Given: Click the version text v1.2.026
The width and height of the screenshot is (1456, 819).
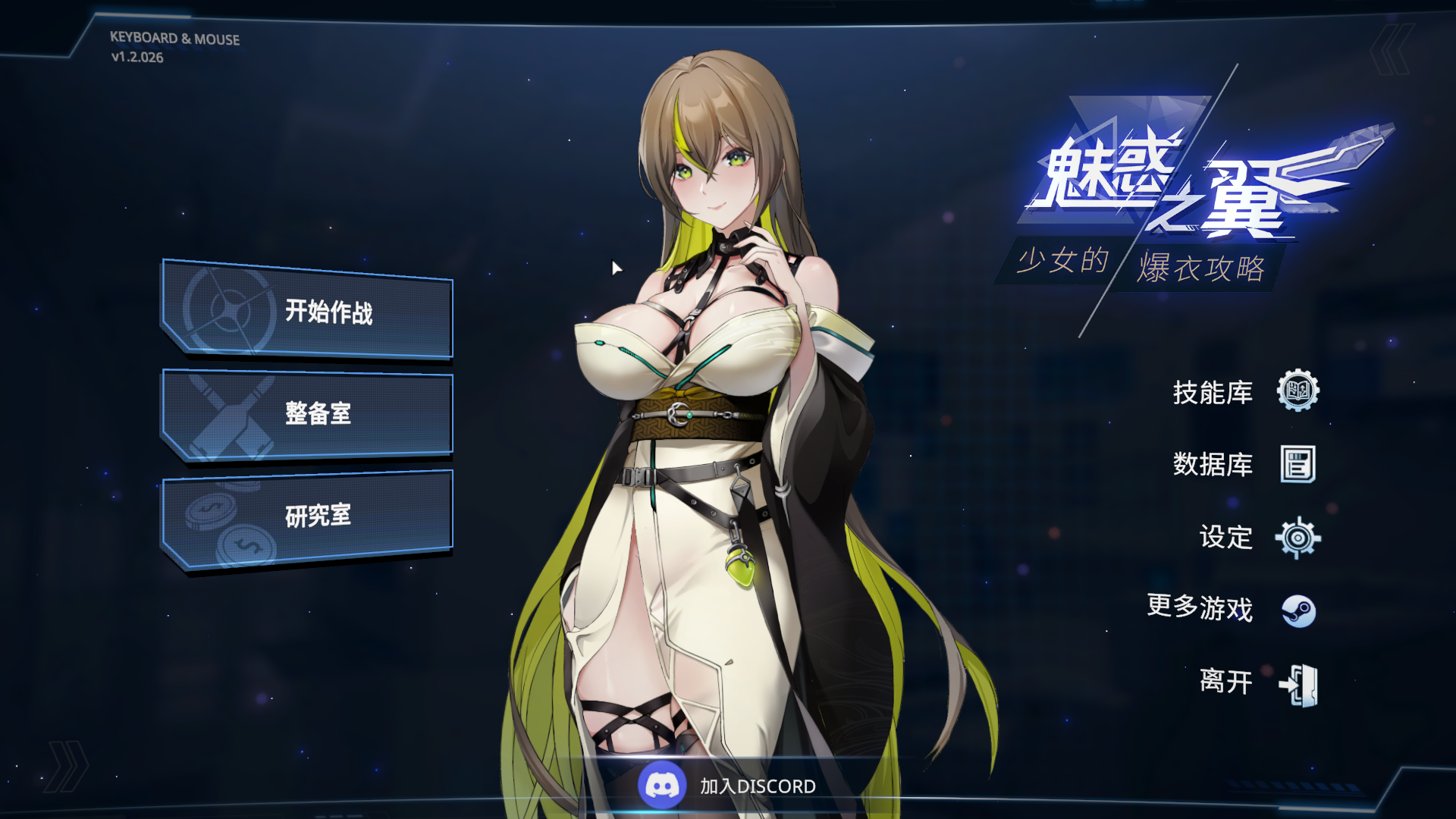Looking at the screenshot, I should [x=136, y=56].
